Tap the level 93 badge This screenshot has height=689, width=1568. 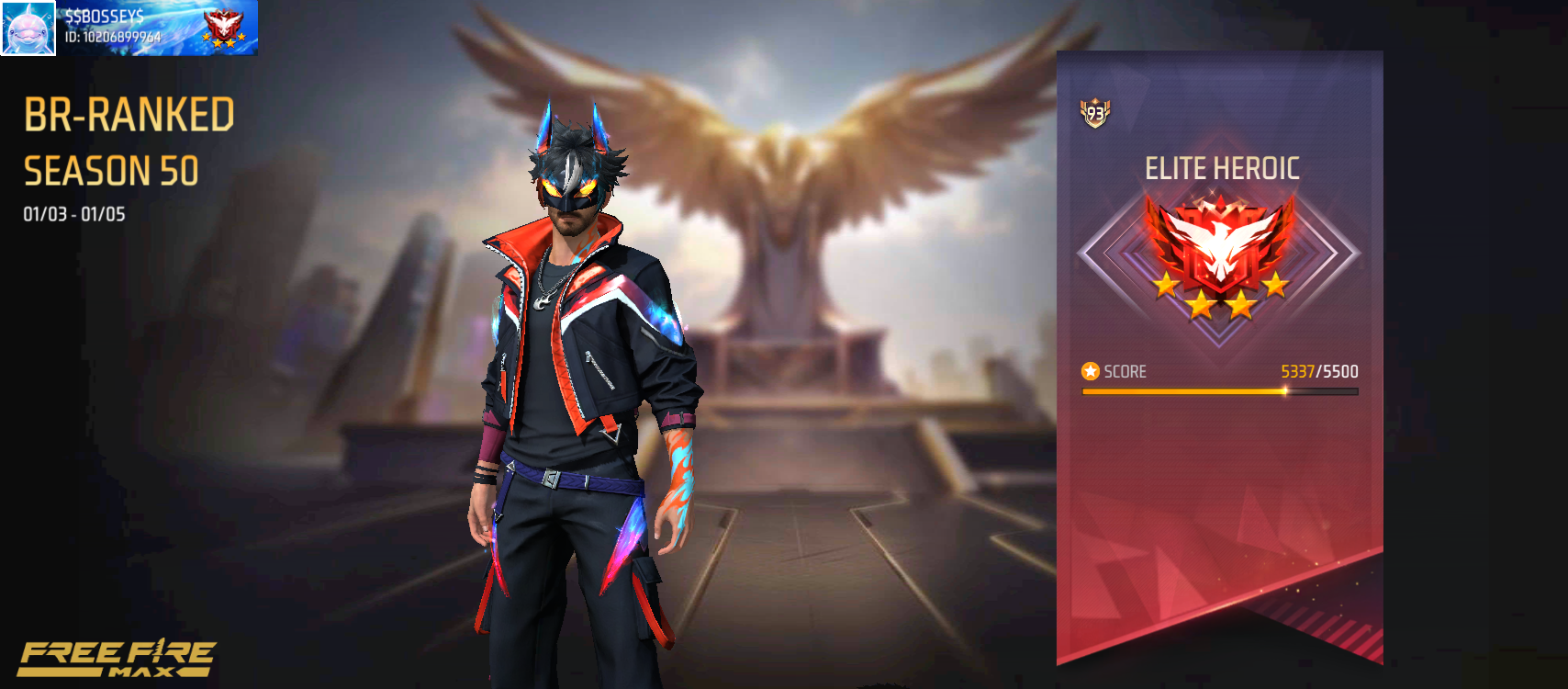pyautogui.click(x=1095, y=114)
